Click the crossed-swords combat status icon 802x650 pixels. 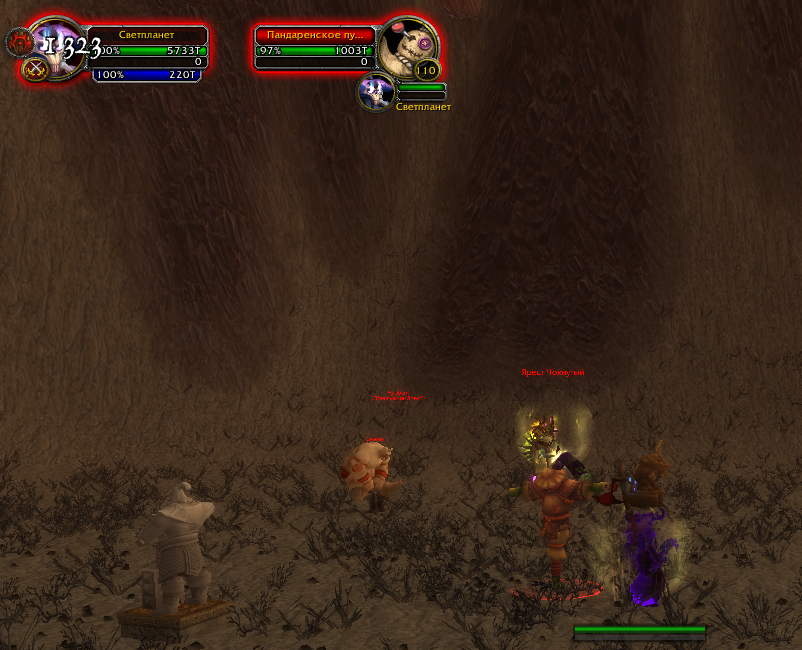[x=36, y=69]
